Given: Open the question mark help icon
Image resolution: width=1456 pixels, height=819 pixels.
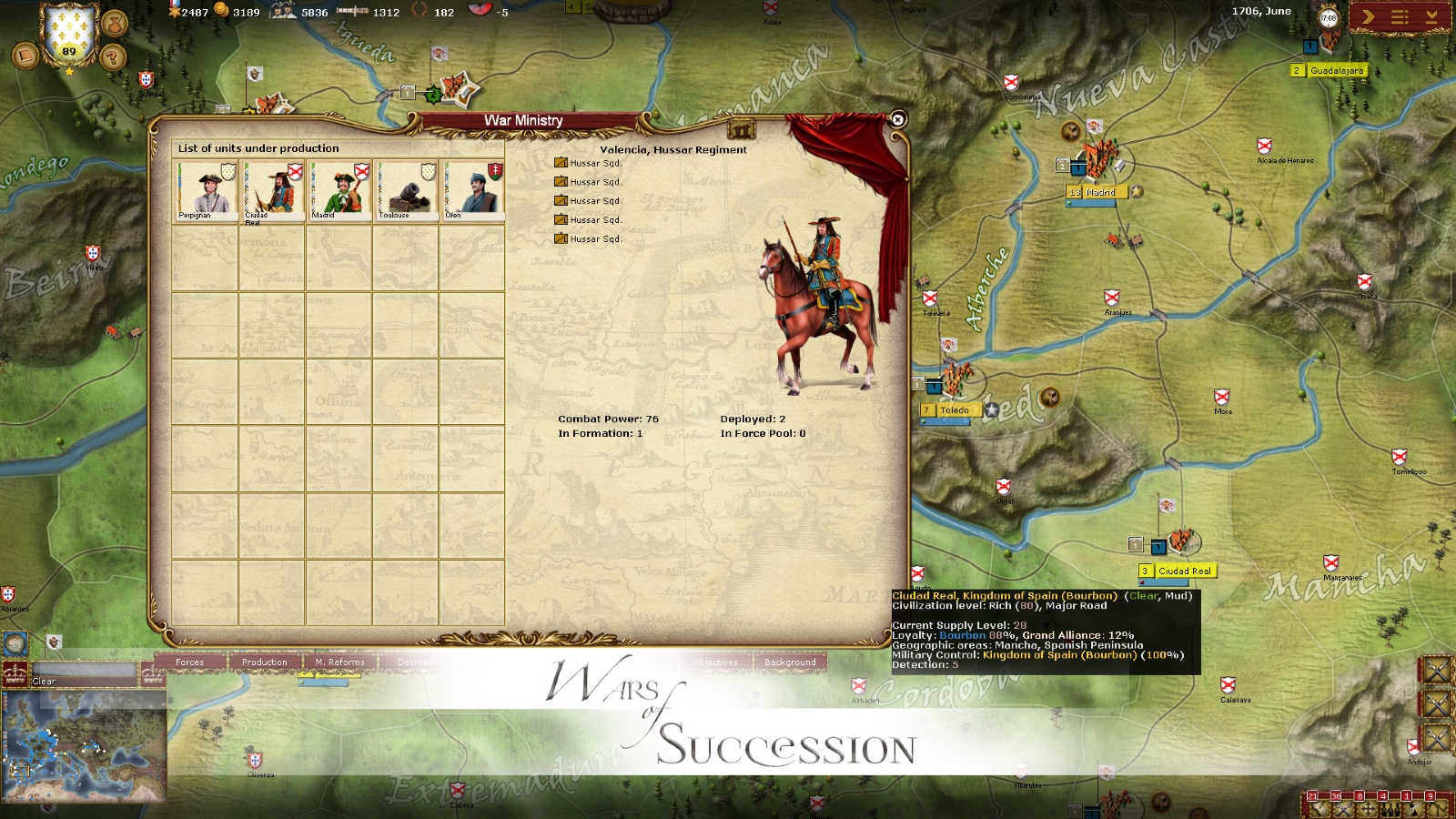Looking at the screenshot, I should (113, 58).
